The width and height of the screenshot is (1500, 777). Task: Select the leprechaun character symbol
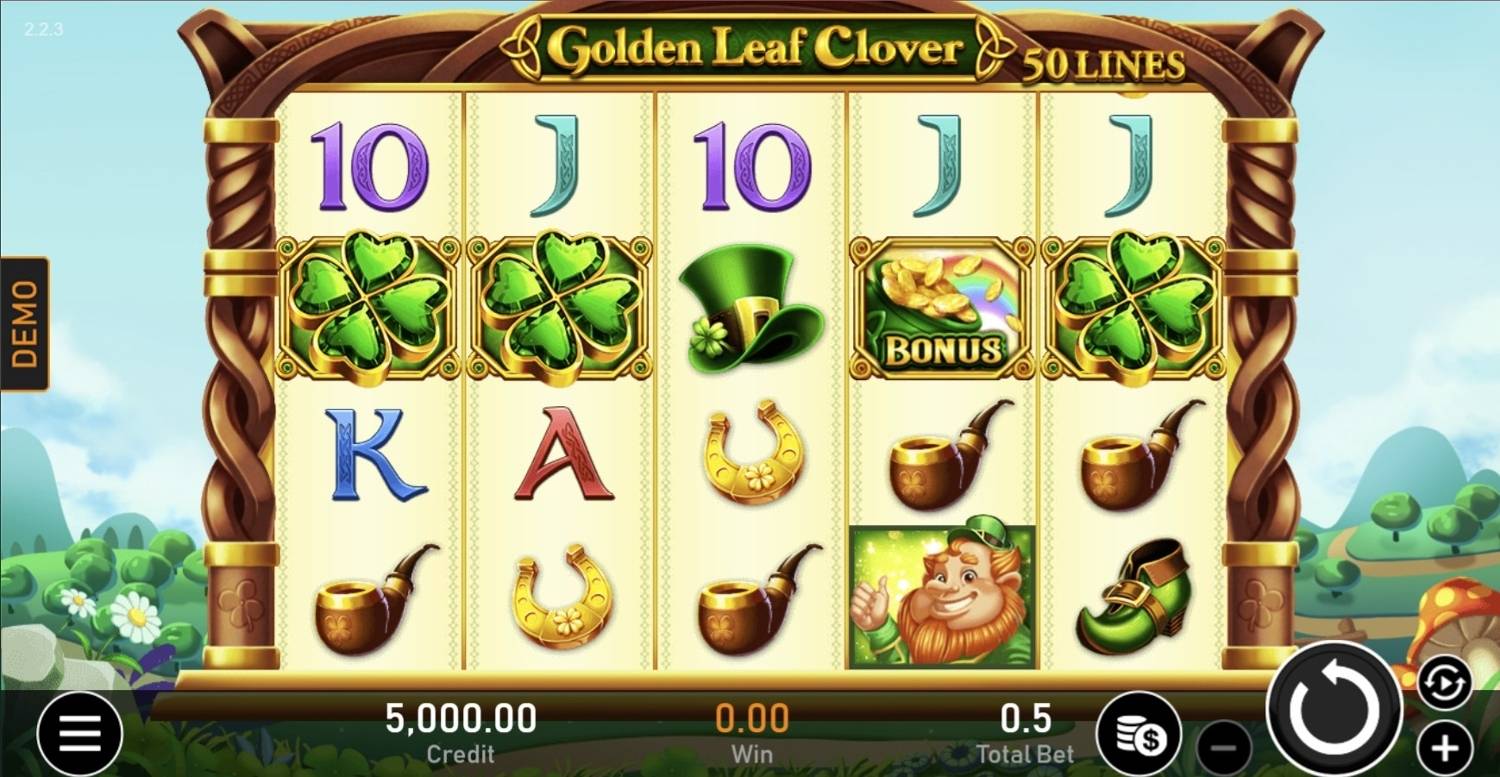(938, 595)
